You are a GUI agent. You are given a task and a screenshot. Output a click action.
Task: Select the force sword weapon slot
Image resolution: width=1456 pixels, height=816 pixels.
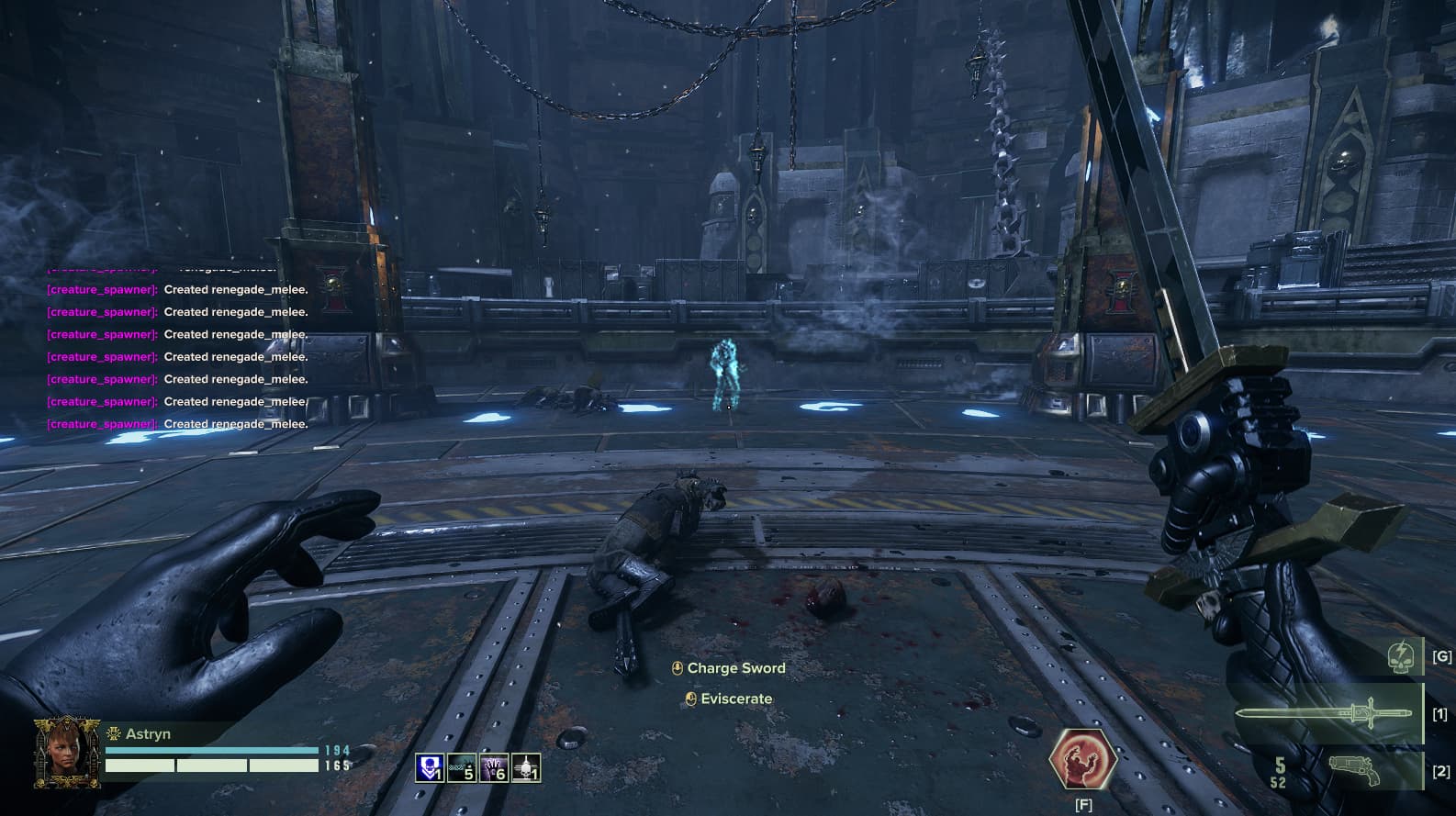[1322, 713]
